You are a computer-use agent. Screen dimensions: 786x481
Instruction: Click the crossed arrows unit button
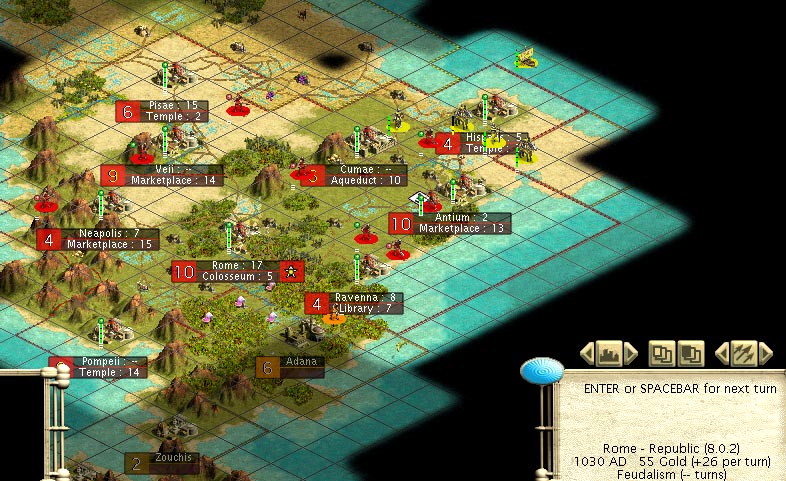(743, 353)
